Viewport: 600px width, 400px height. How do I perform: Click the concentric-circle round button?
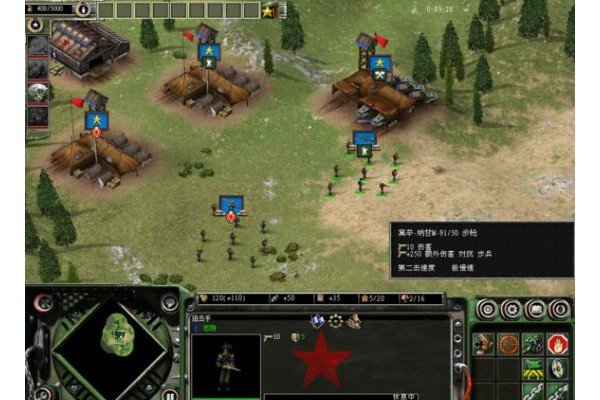click(x=487, y=309)
